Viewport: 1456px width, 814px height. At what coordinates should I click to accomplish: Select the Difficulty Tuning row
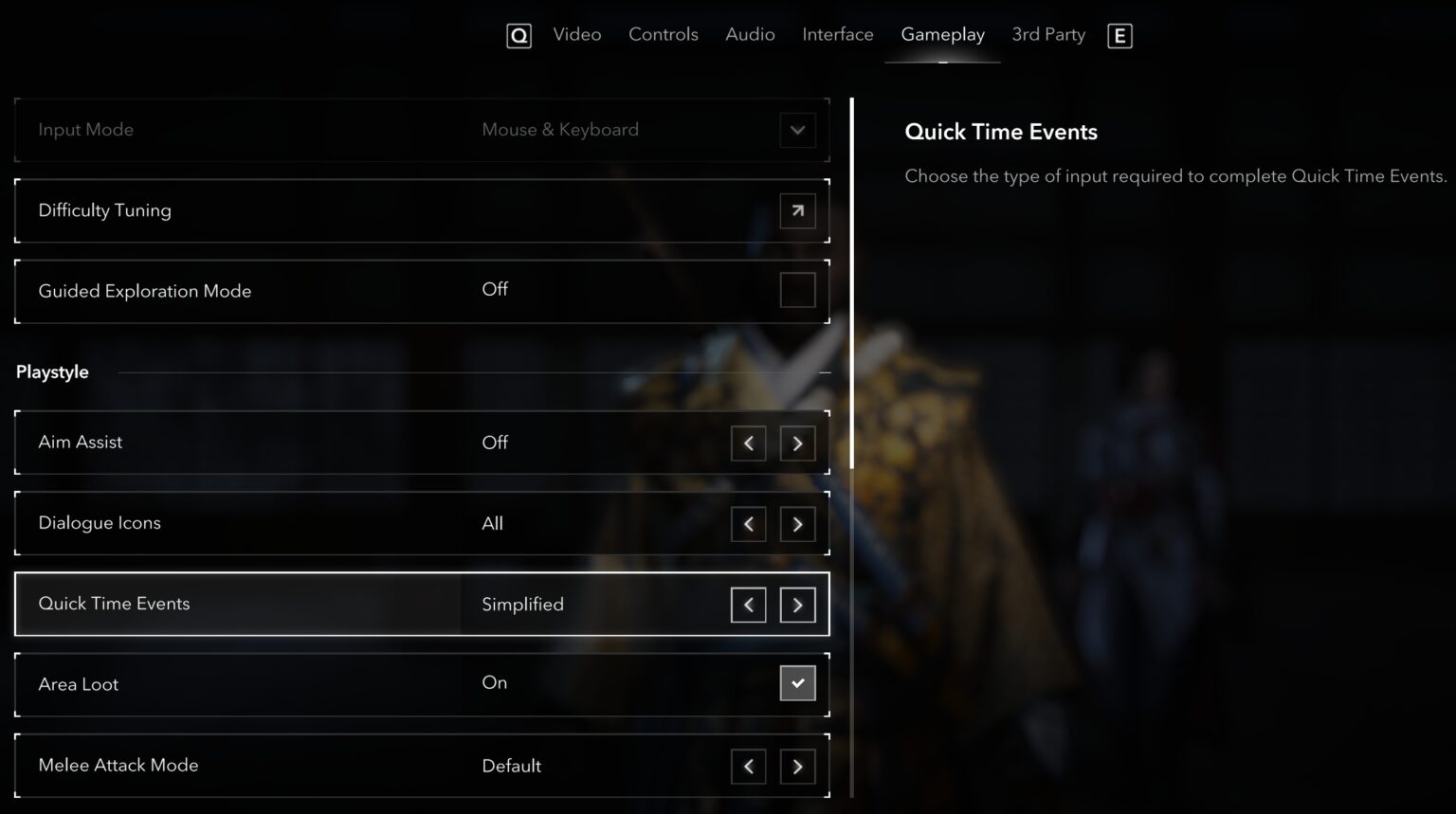[379, 210]
